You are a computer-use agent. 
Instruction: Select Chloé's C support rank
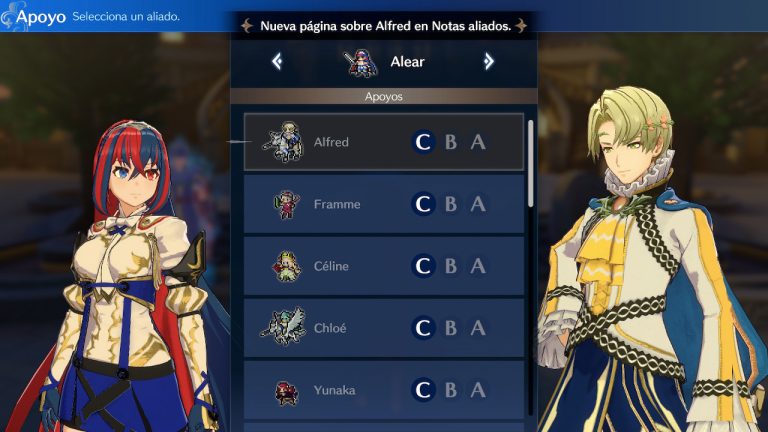coord(423,328)
